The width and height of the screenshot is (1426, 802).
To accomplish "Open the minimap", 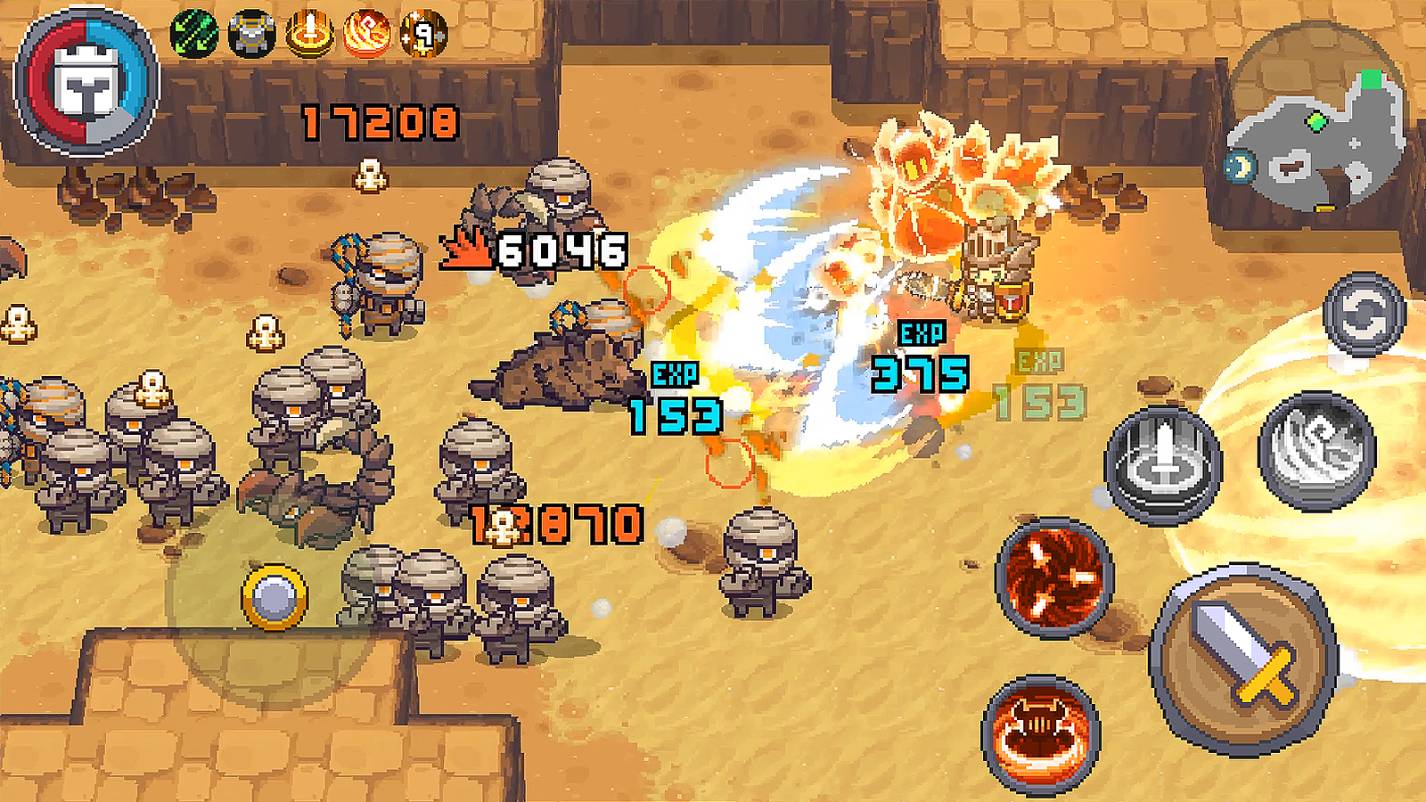I will (x=1316, y=131).
